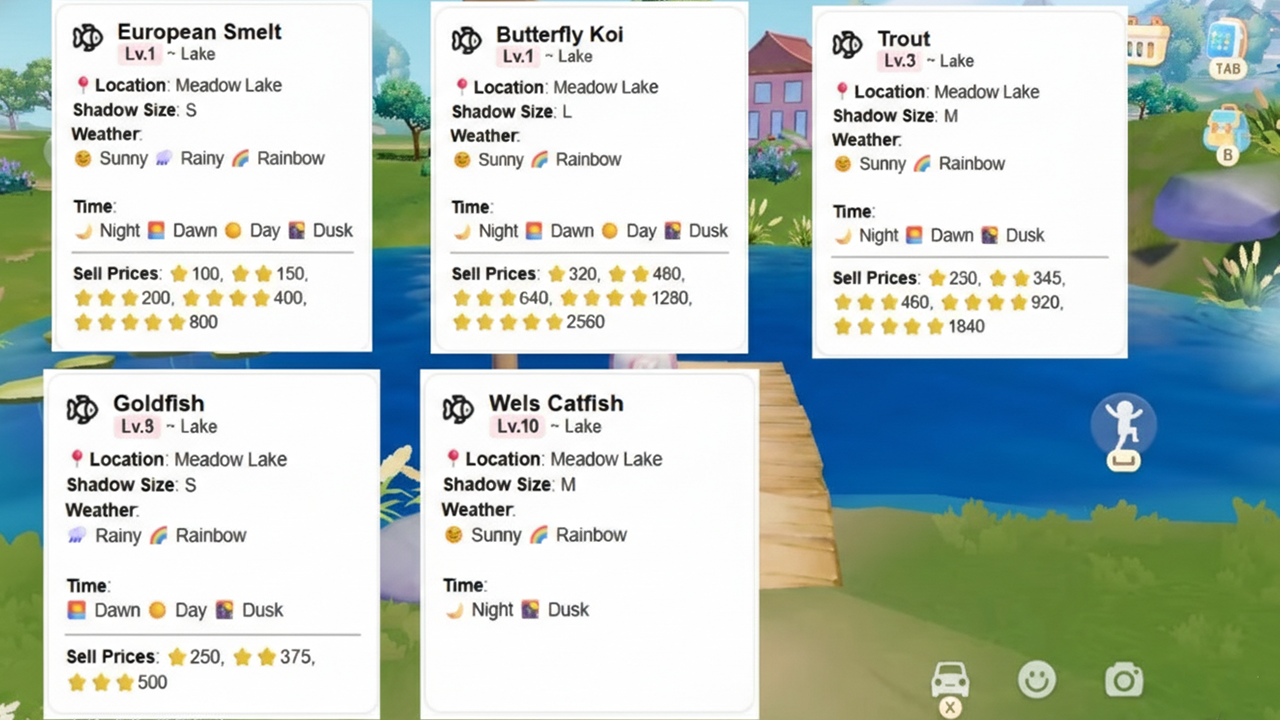The height and width of the screenshot is (720, 1280).
Task: Toggle the Rainbow weather icon on Trout card
Action: pyautogui.click(x=921, y=163)
